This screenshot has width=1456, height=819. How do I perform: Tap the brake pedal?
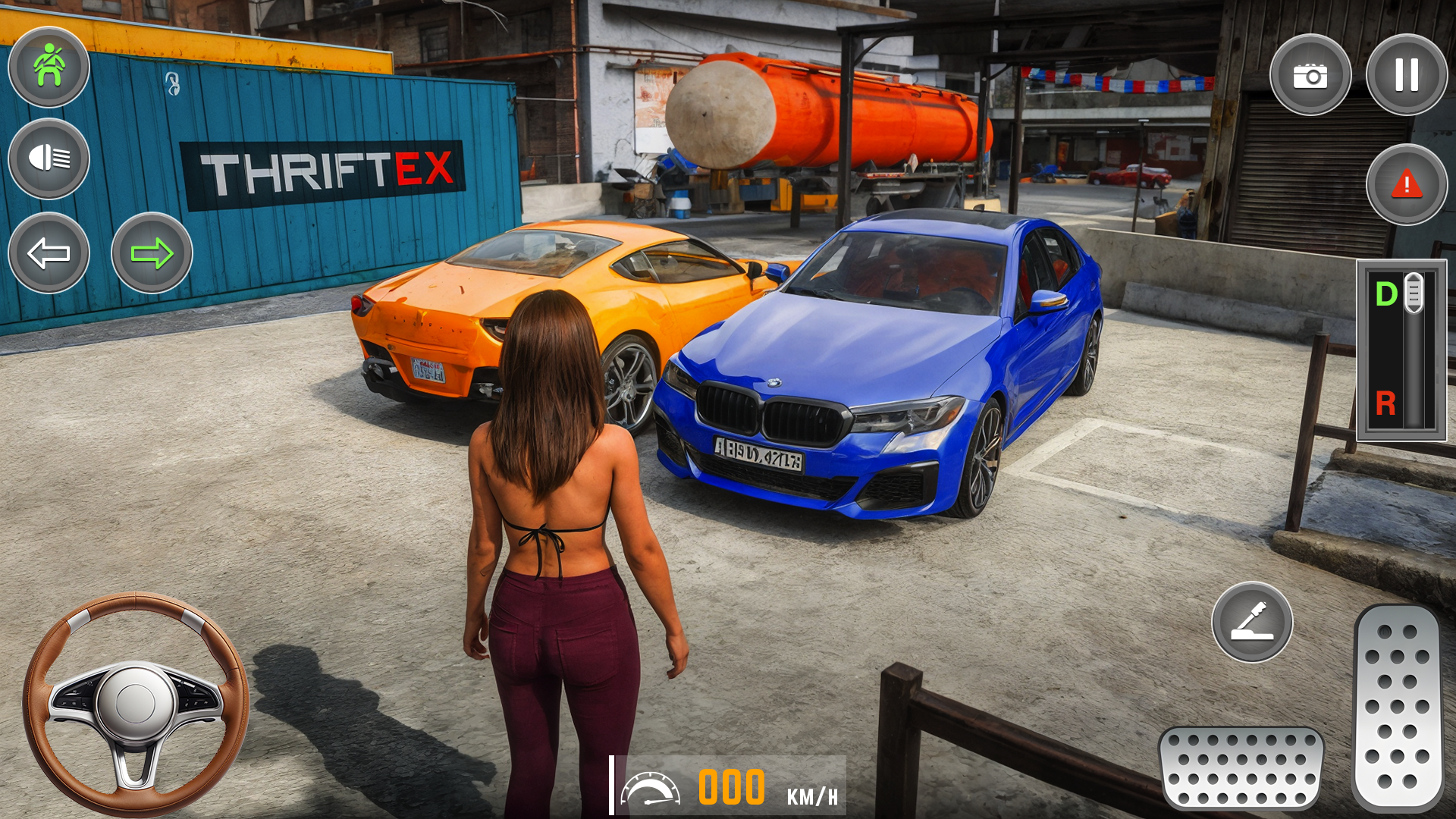point(1241,767)
